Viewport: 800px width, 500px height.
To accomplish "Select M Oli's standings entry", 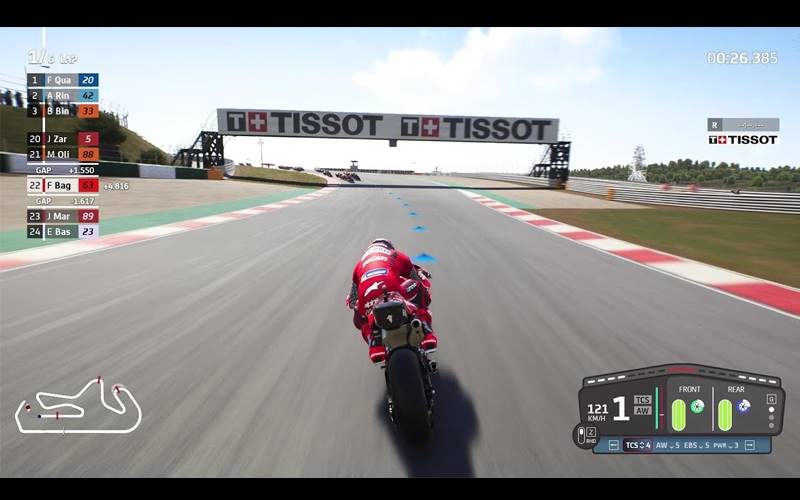I will [x=62, y=155].
